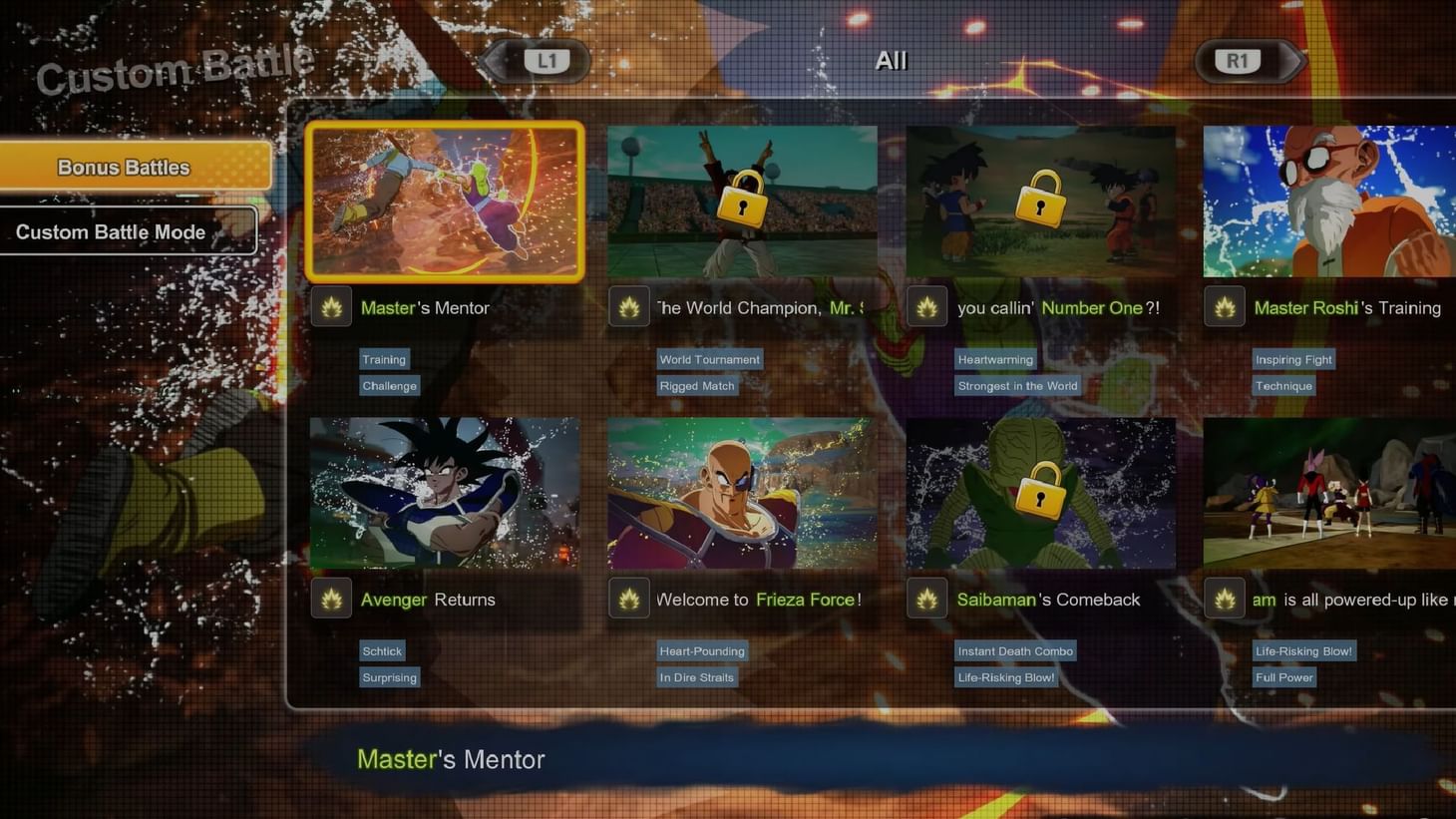Screen dimensions: 1456x819
Task: Toggle the Training tag on Master's Mentor
Action: click(x=384, y=359)
